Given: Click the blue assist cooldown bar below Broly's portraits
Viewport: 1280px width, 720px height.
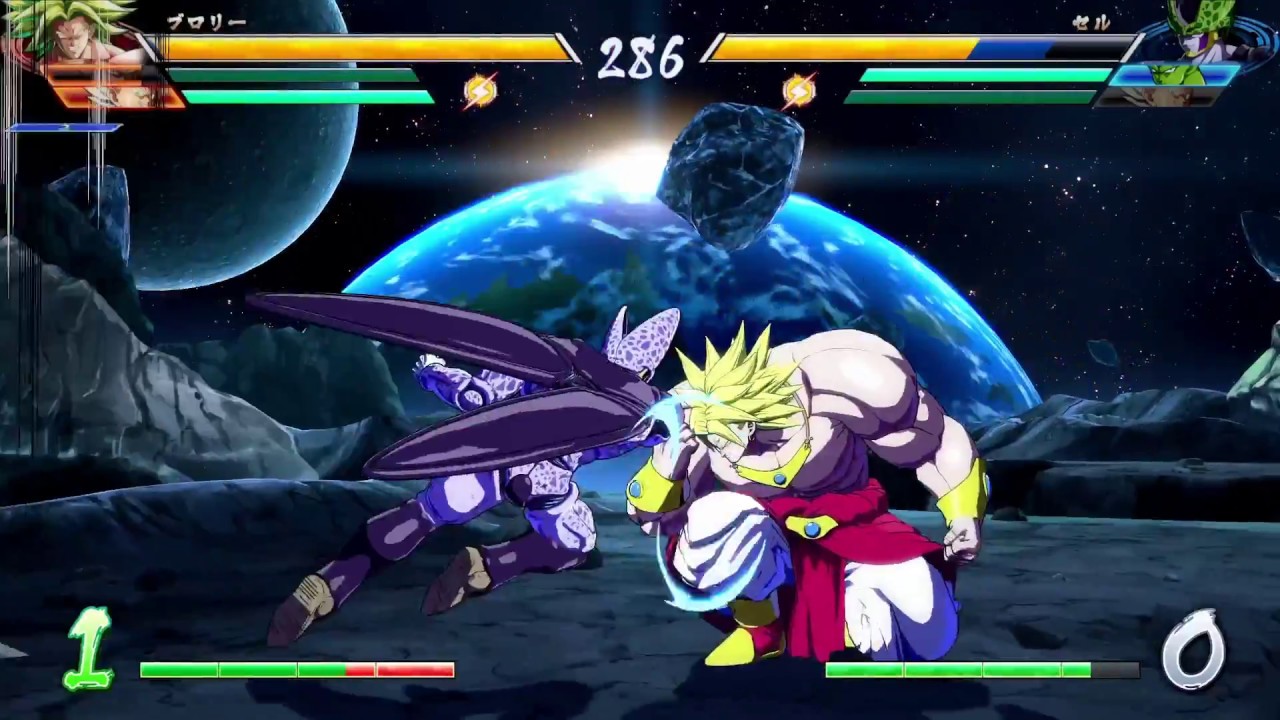Looking at the screenshot, I should pyautogui.click(x=65, y=127).
